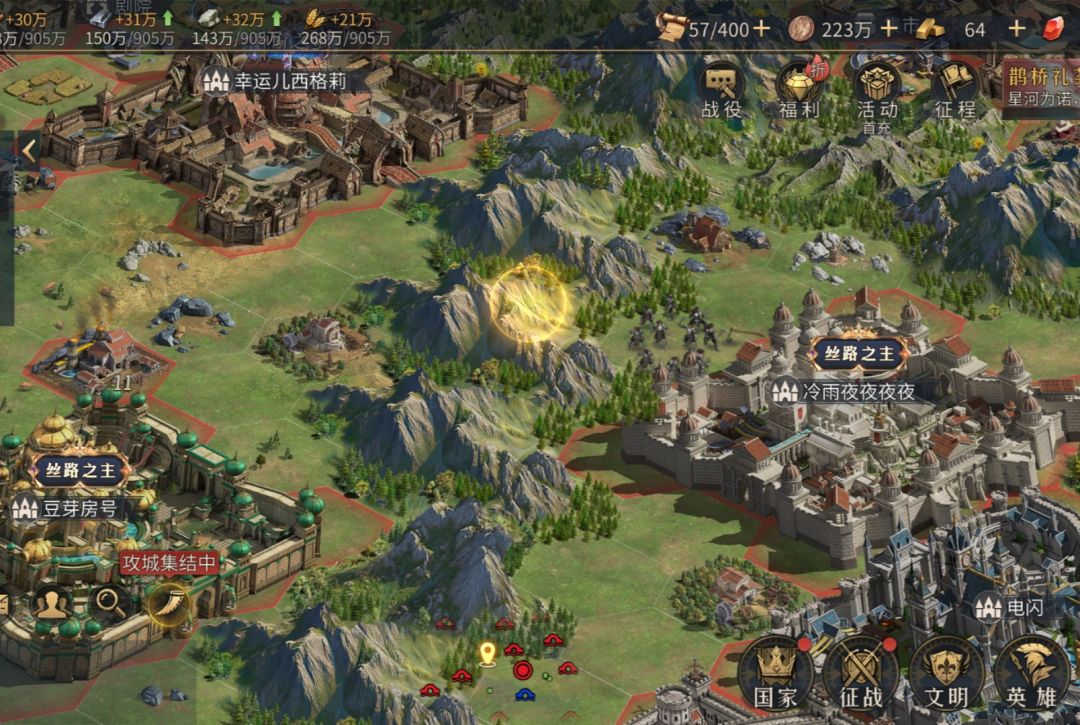Open the 英雄 heroes menu
This screenshot has width=1080, height=725.
(1030, 672)
